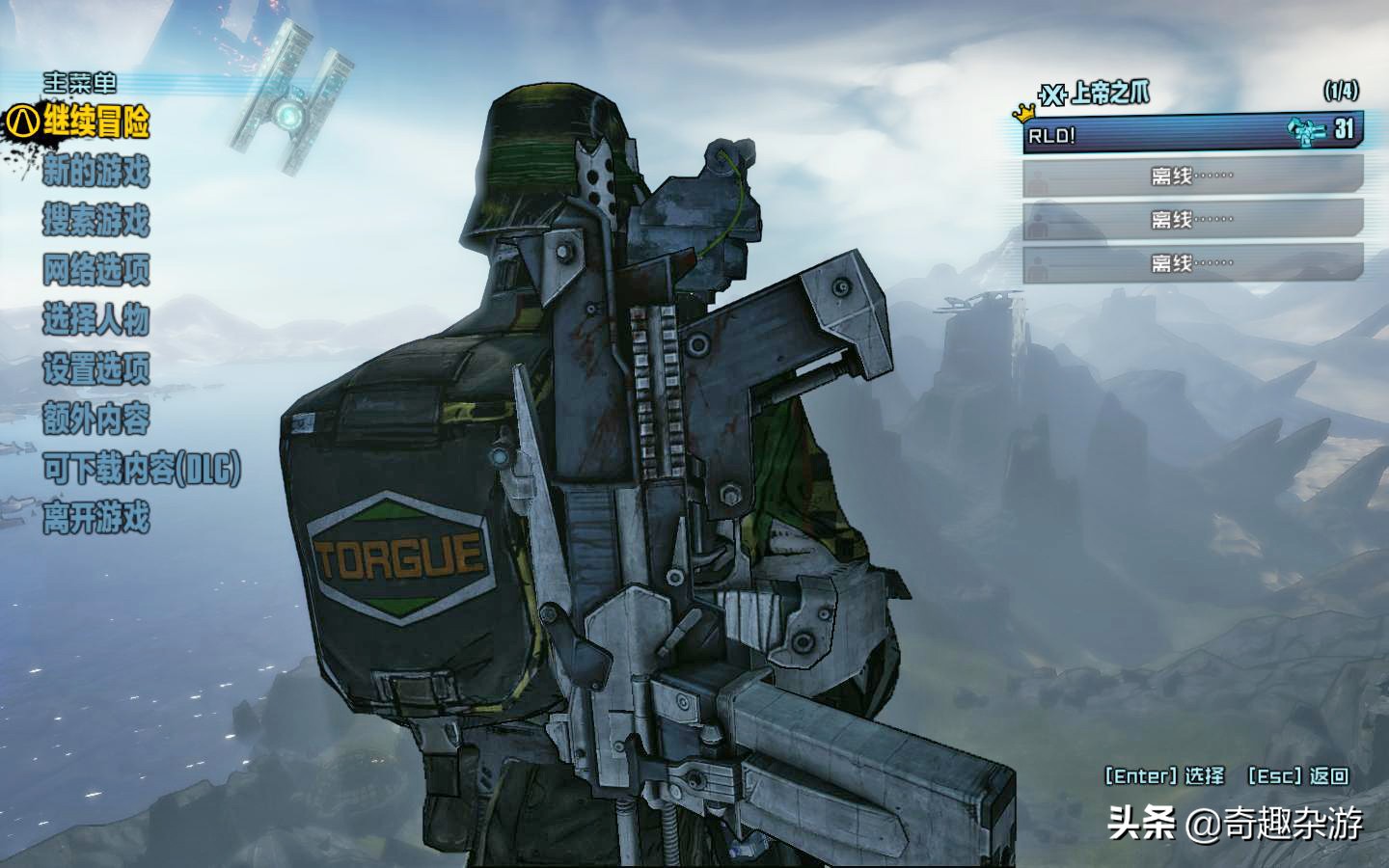Open the 网络选项 network options
The image size is (1389, 868).
[x=95, y=270]
